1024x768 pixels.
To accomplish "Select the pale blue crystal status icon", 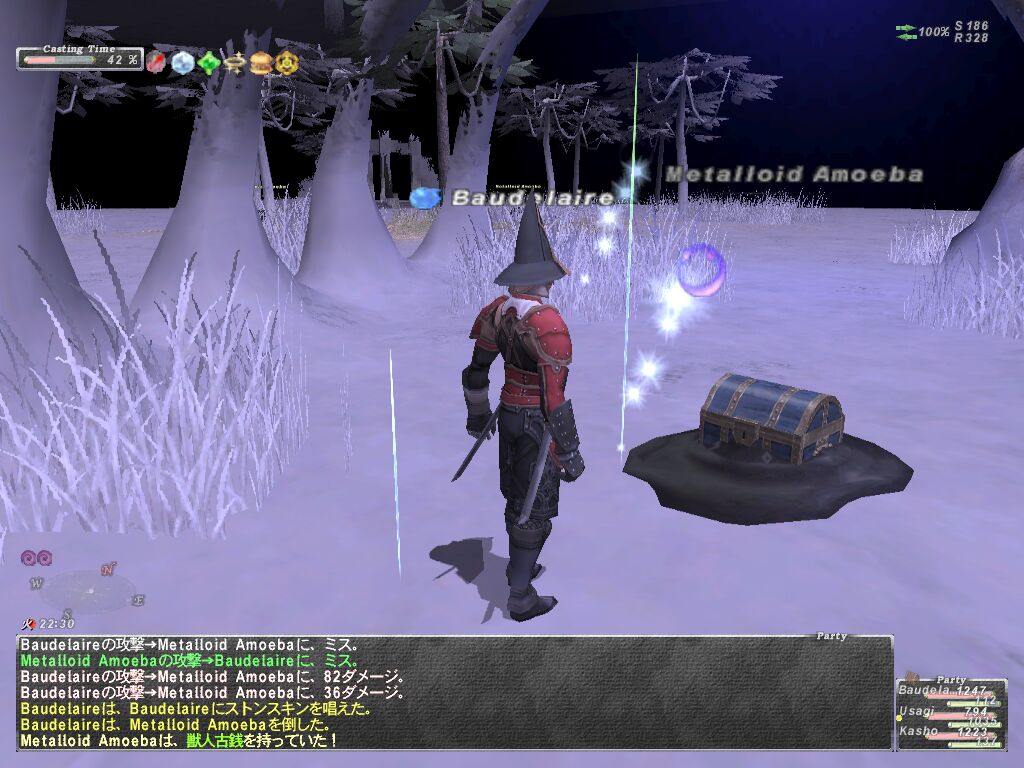I will [x=182, y=63].
